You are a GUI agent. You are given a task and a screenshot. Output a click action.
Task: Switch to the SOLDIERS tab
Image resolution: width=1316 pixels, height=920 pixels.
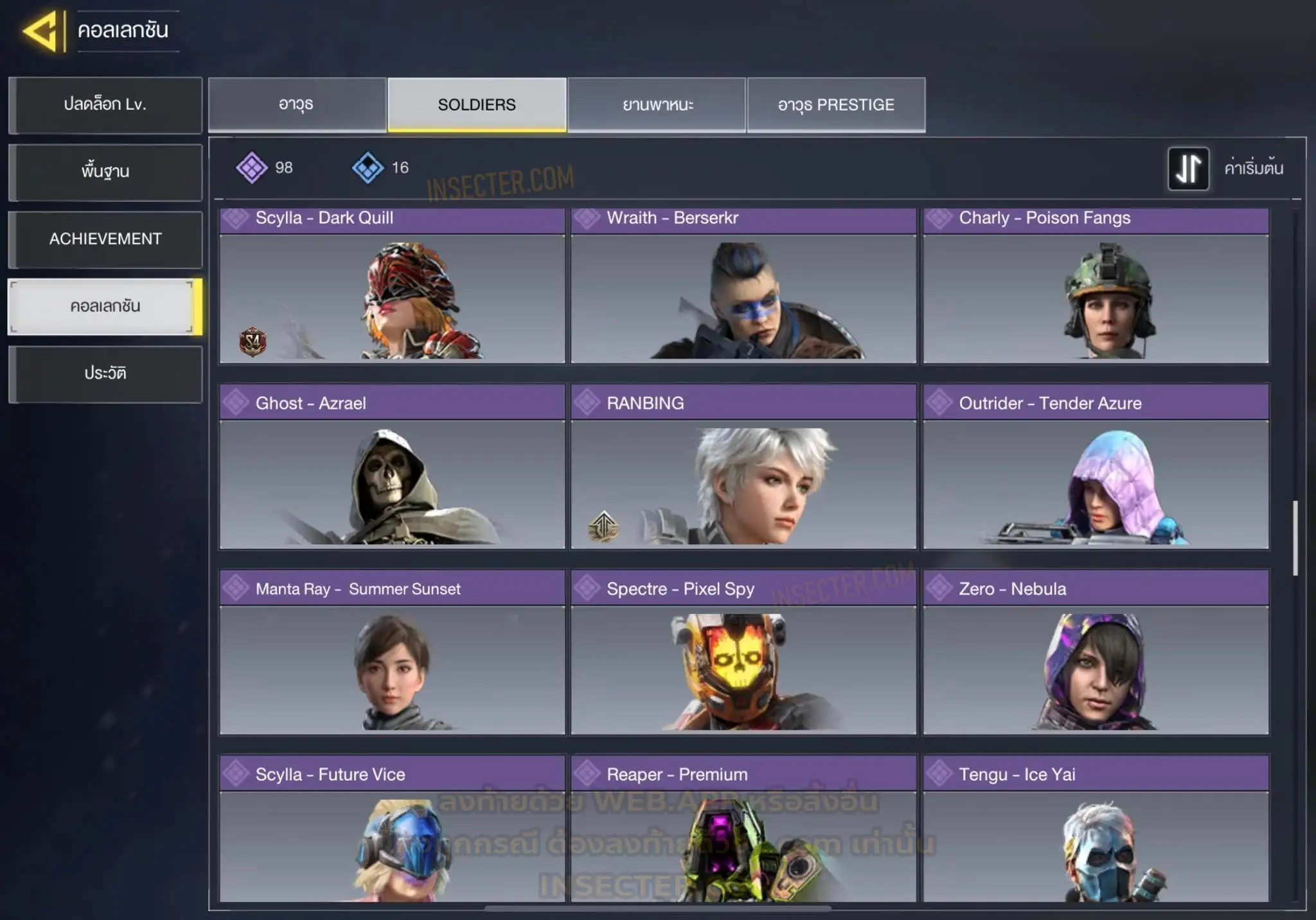point(477,105)
